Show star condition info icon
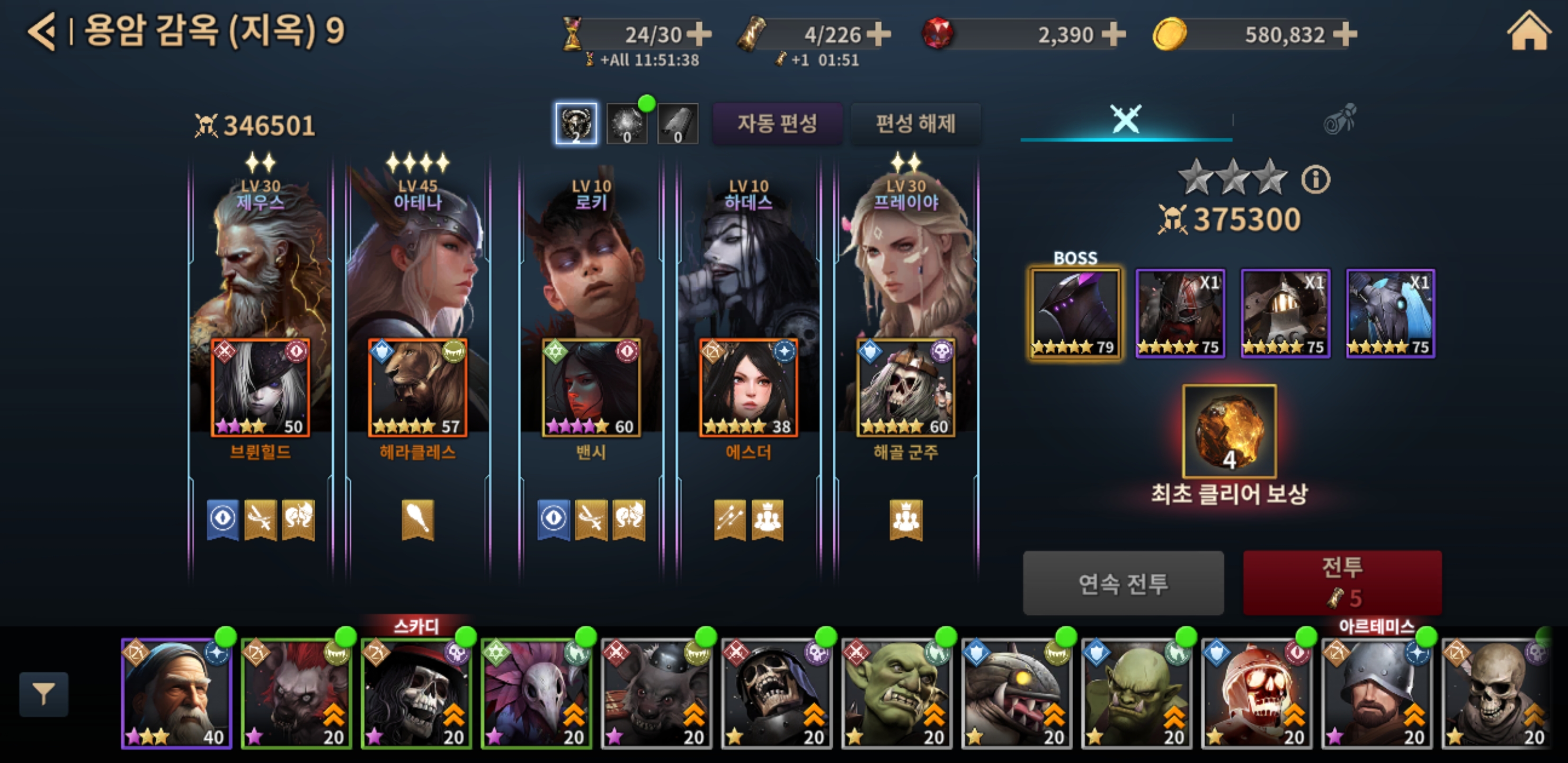Screen dimensions: 1568x763 pos(1315,180)
